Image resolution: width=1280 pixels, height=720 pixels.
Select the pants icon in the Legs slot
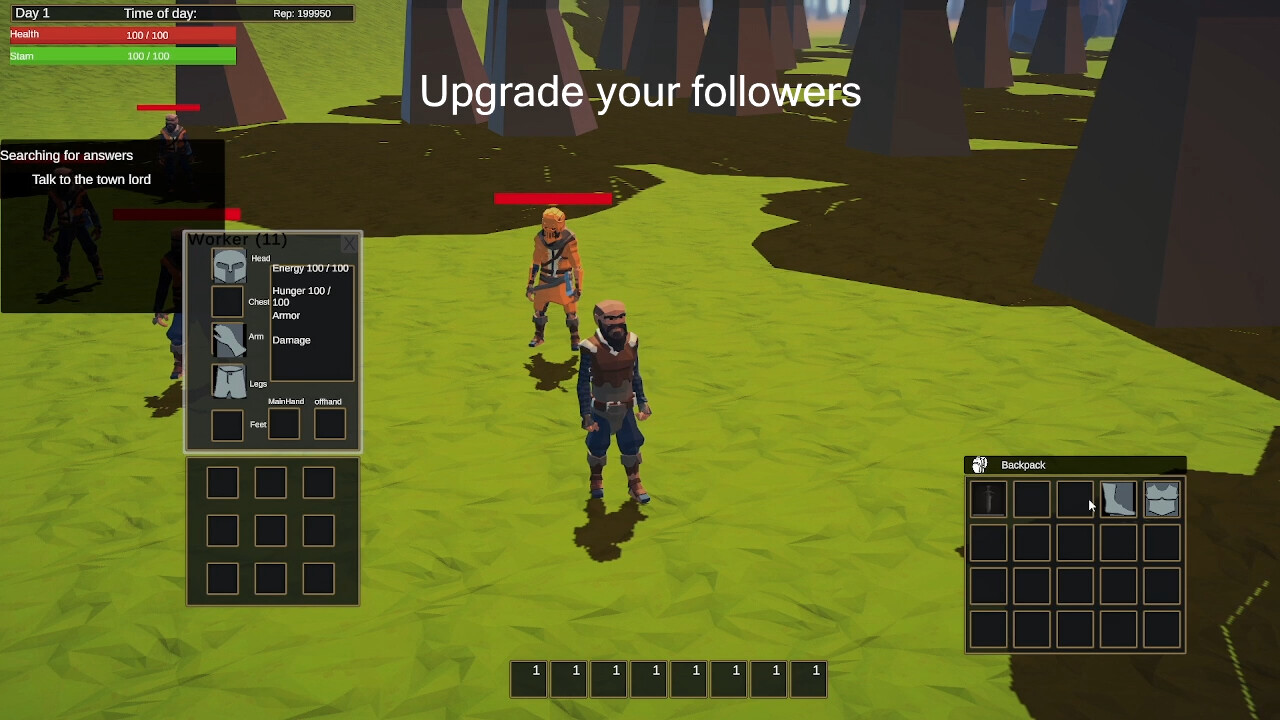coord(229,383)
